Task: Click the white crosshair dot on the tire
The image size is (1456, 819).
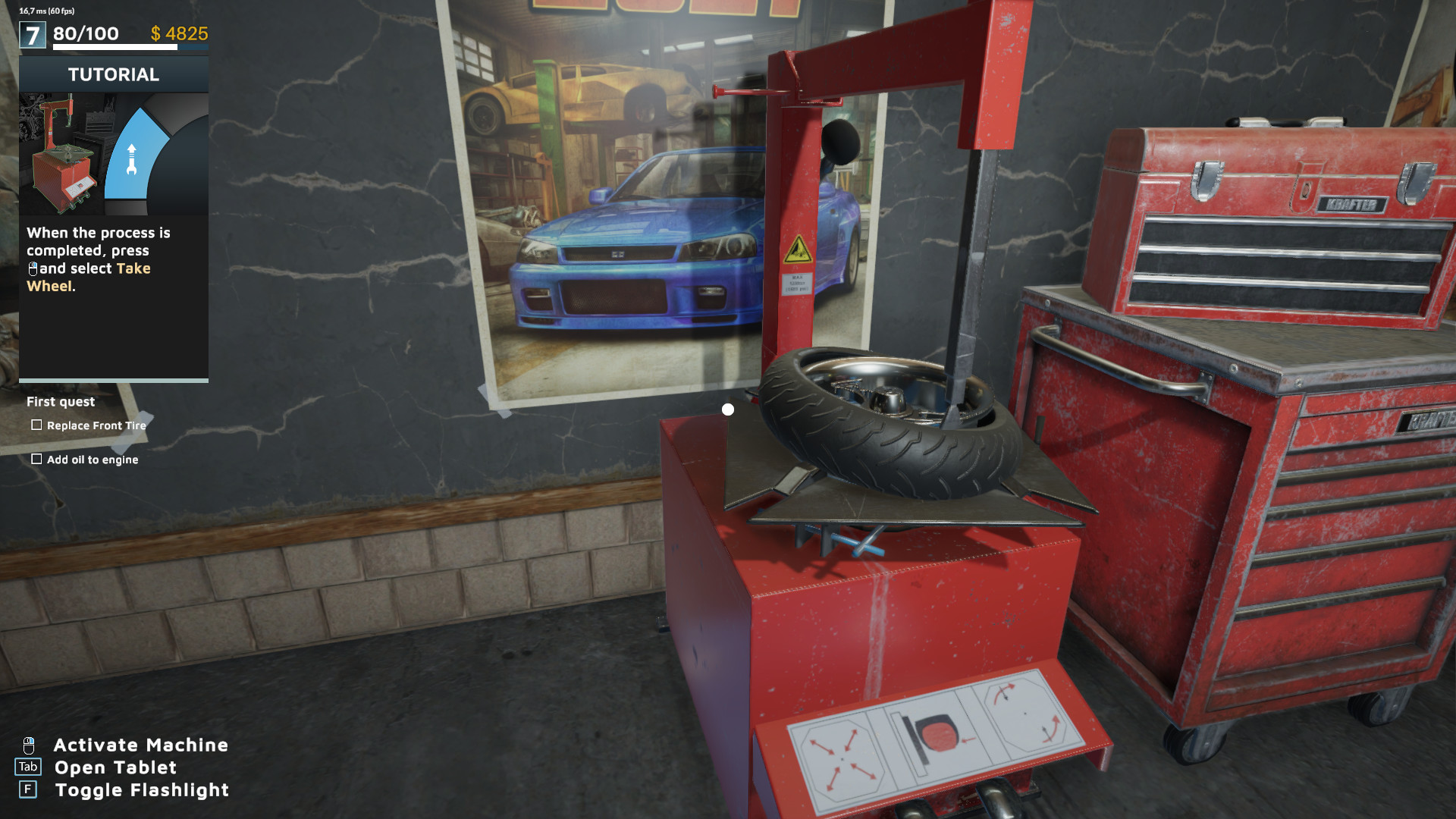Action: [729, 409]
